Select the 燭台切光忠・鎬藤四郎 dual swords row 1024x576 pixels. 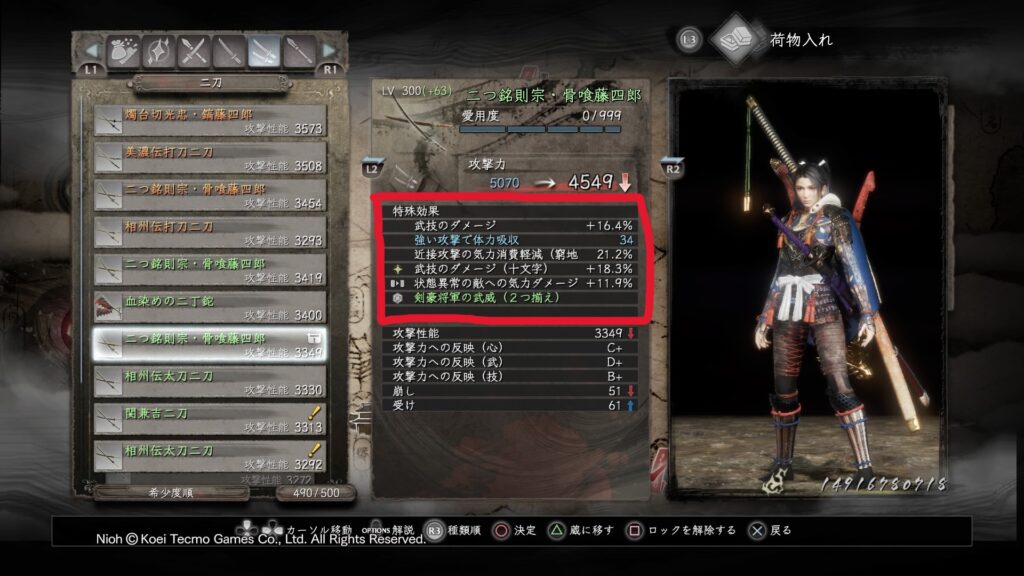[x=210, y=120]
